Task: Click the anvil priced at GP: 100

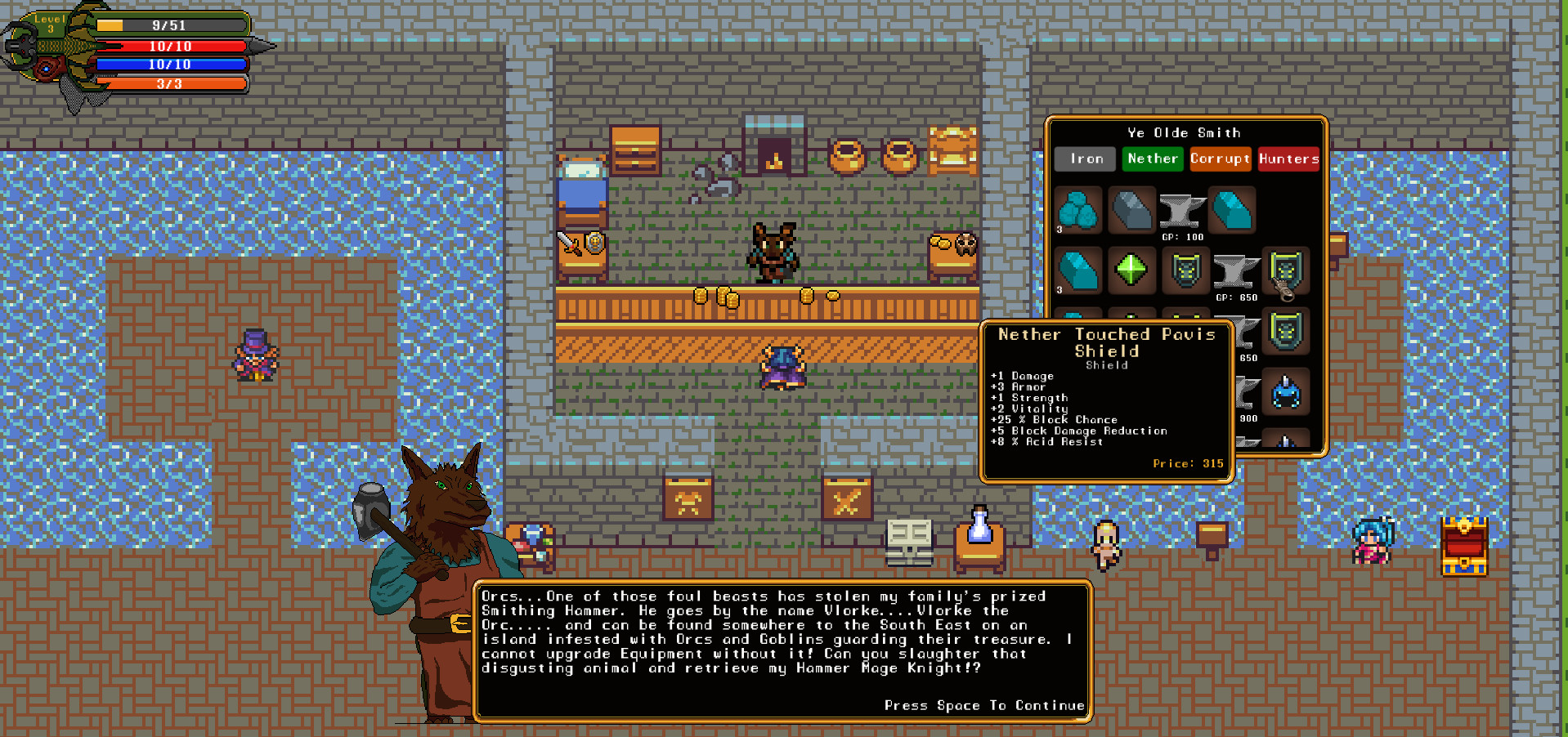Action: point(1182,212)
